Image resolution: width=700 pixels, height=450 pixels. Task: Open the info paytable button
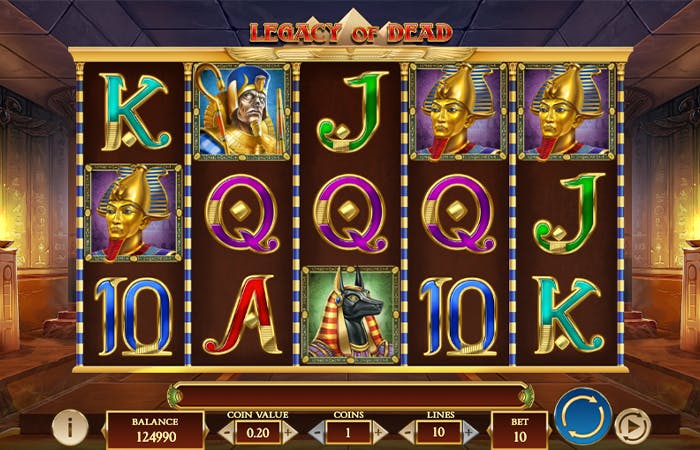tap(69, 427)
